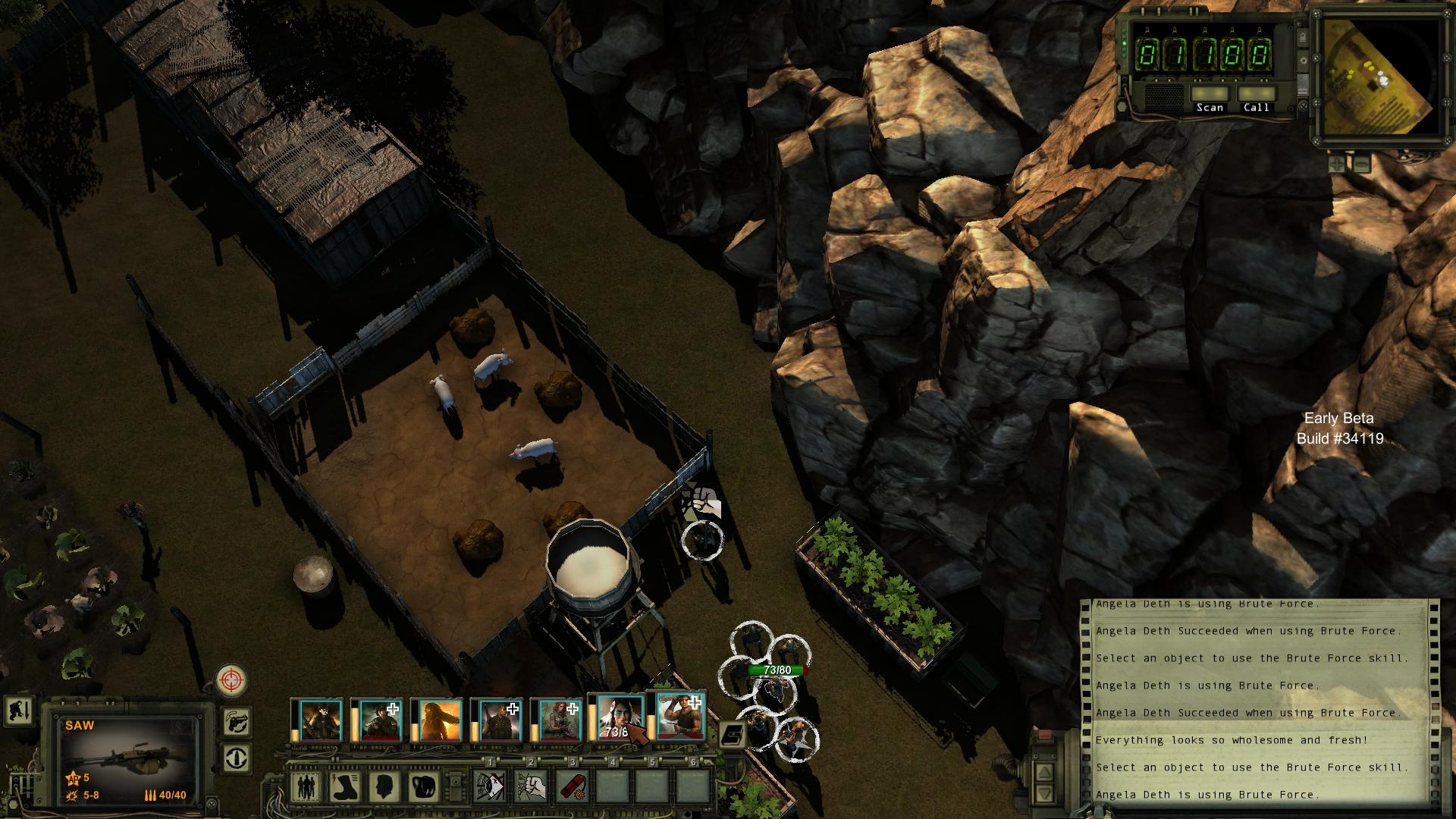
Task: Open the squad group silhouettes button
Action: (x=305, y=786)
